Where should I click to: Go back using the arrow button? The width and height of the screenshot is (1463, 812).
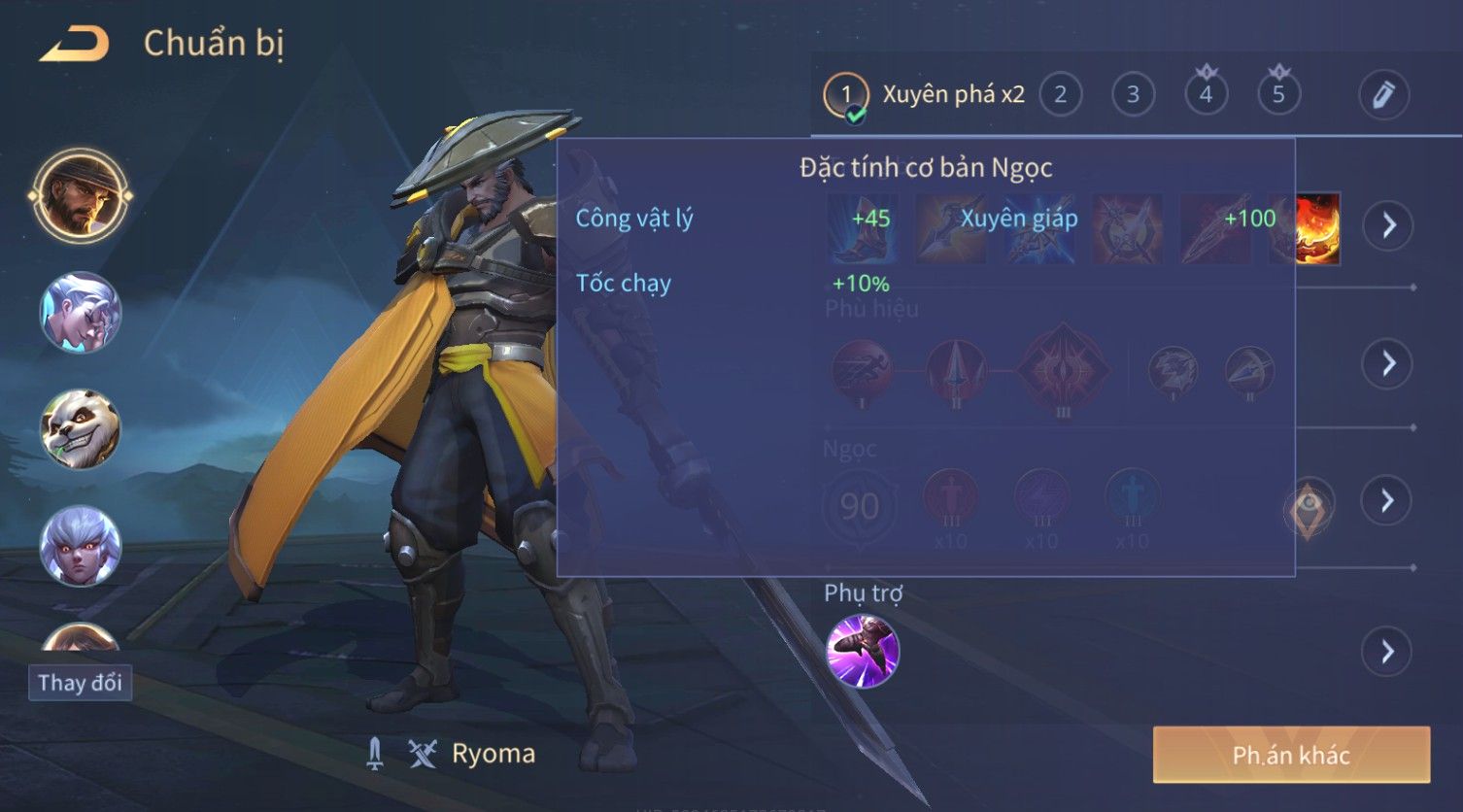(x=74, y=45)
